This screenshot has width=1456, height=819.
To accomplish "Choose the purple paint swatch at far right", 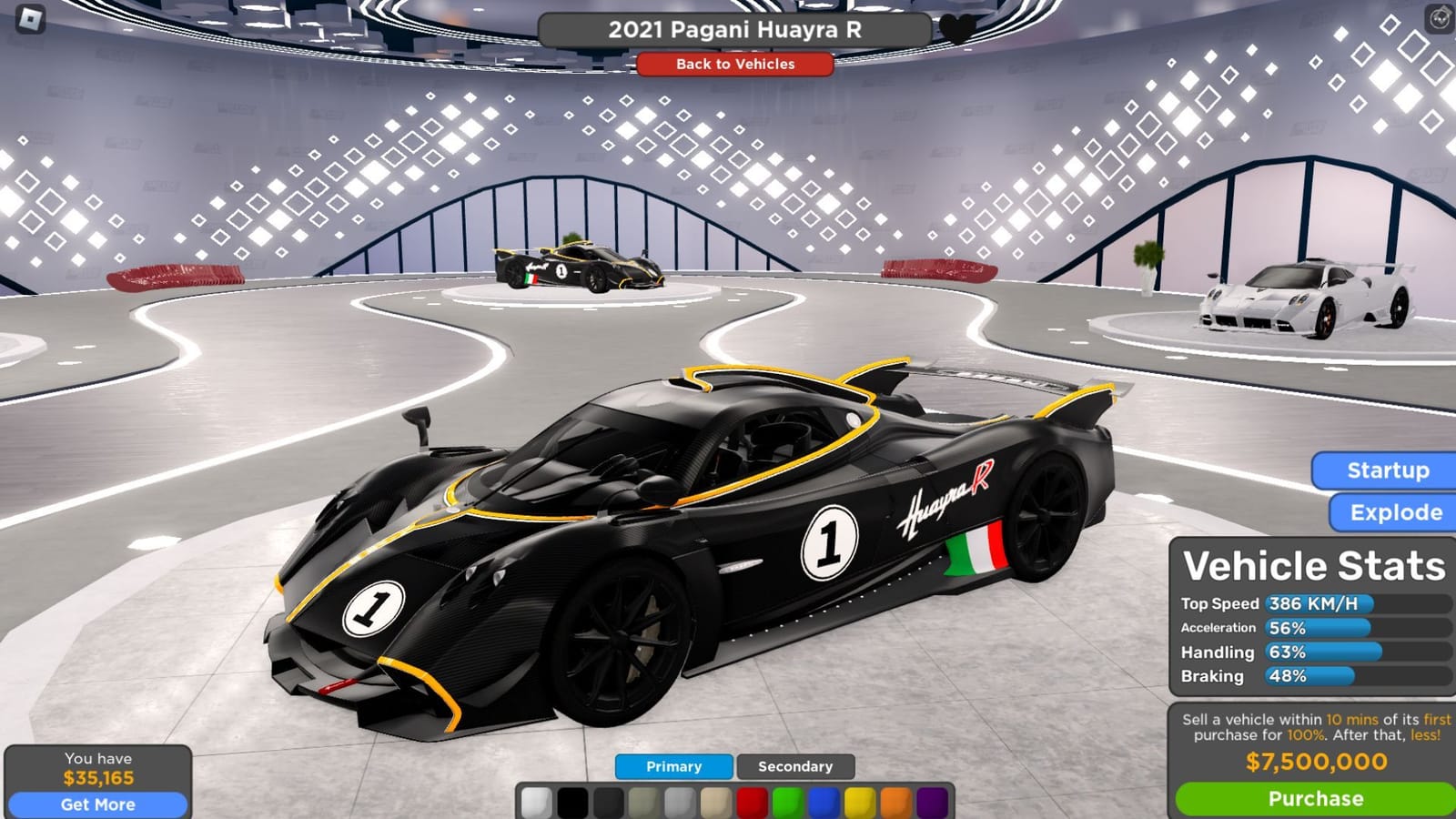I will coord(930,801).
